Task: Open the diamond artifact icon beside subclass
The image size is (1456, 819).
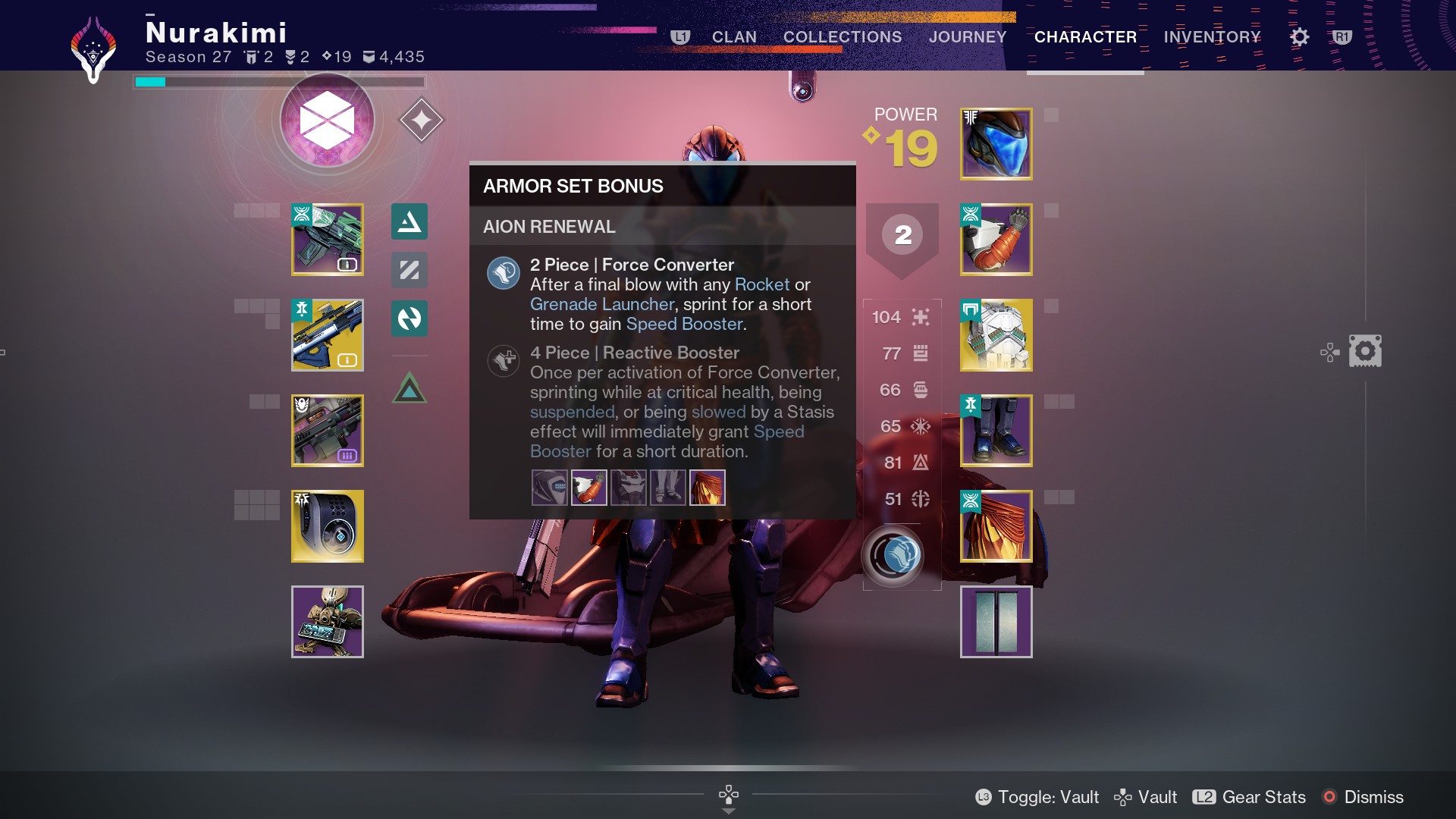Action: click(421, 120)
